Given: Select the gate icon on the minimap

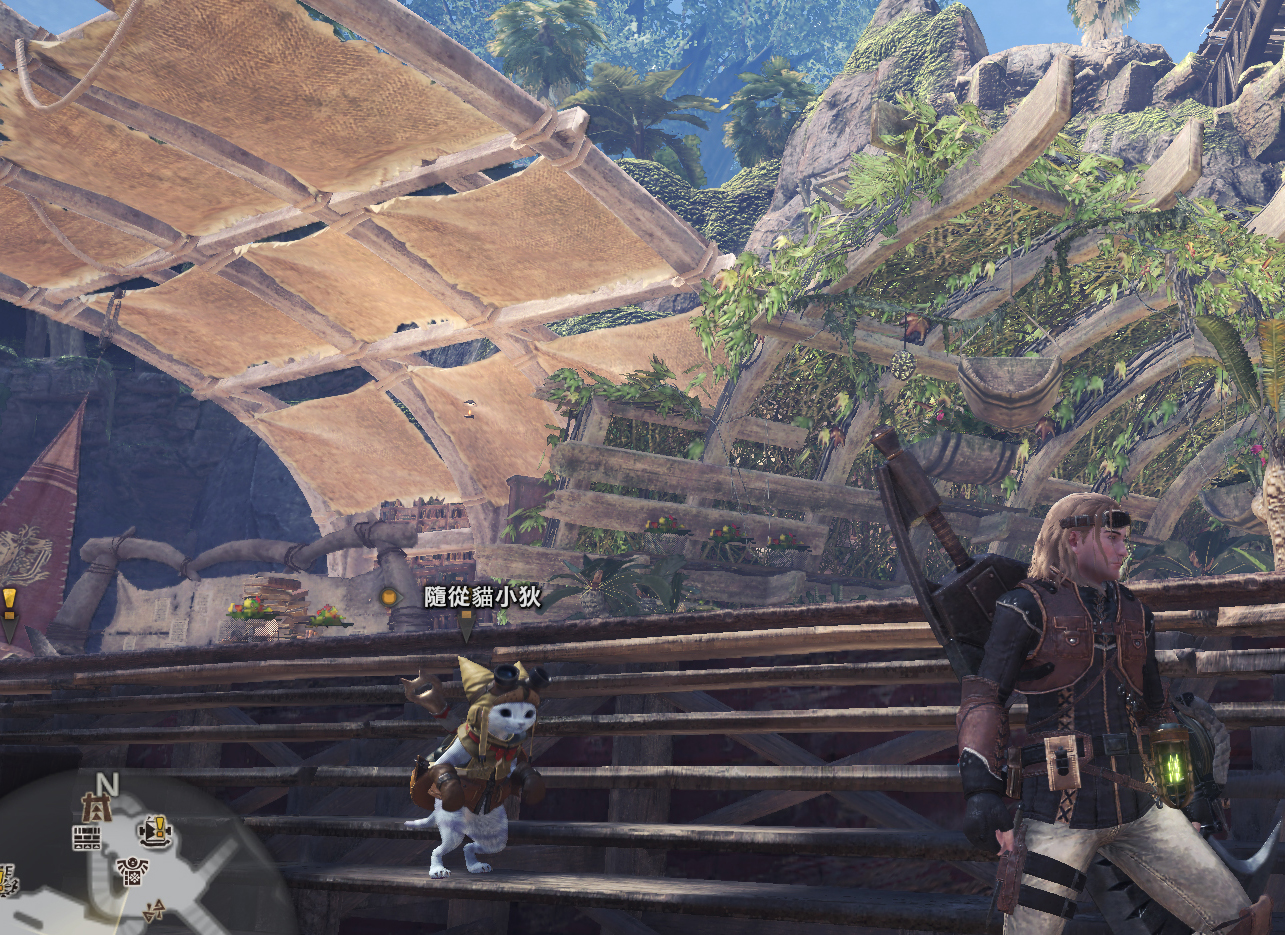Looking at the screenshot, I should tap(96, 805).
